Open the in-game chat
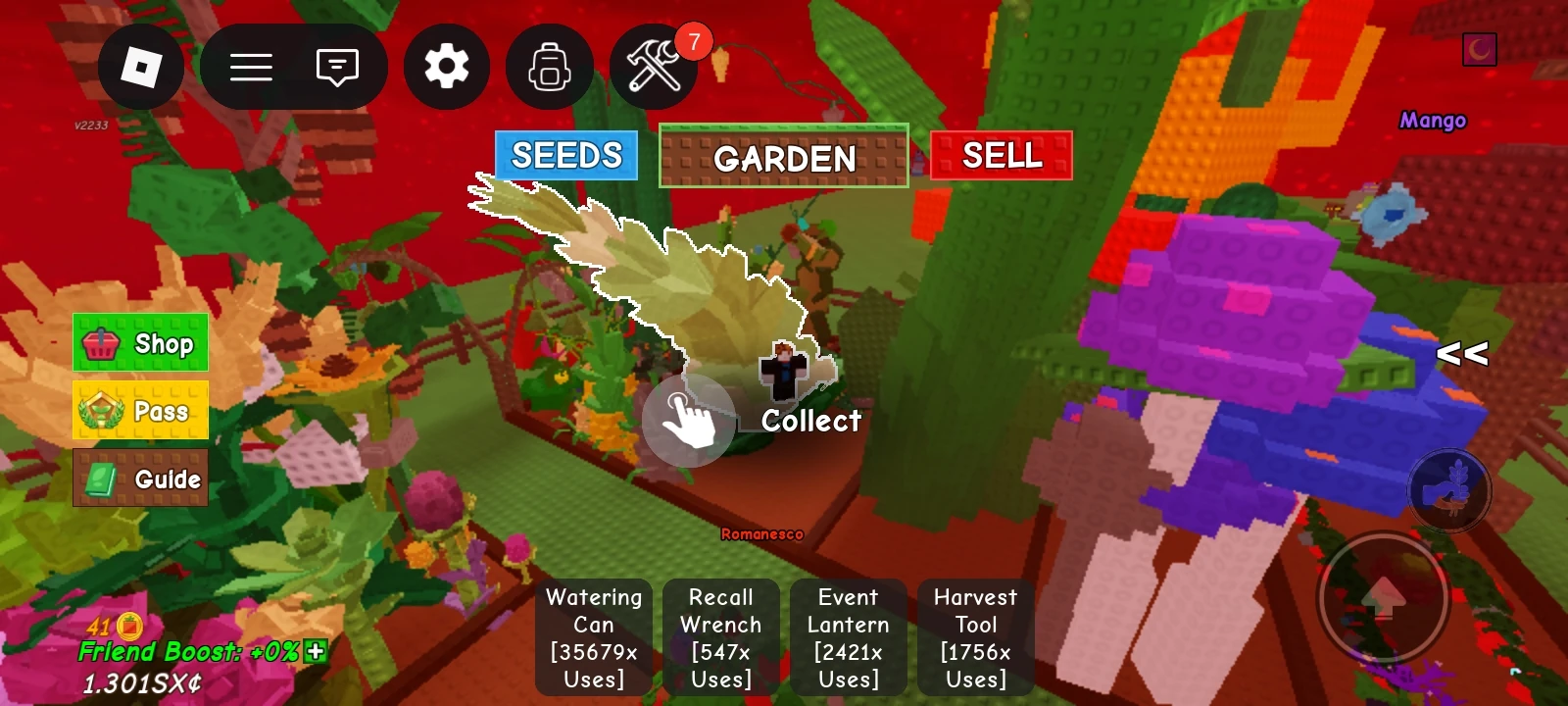The height and width of the screenshot is (706, 1568). [x=336, y=66]
